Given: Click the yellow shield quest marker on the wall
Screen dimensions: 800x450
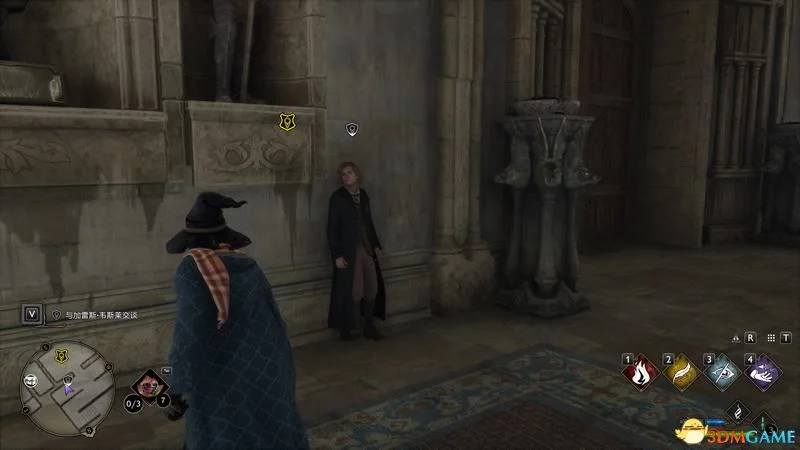Looking at the screenshot, I should tap(286, 121).
